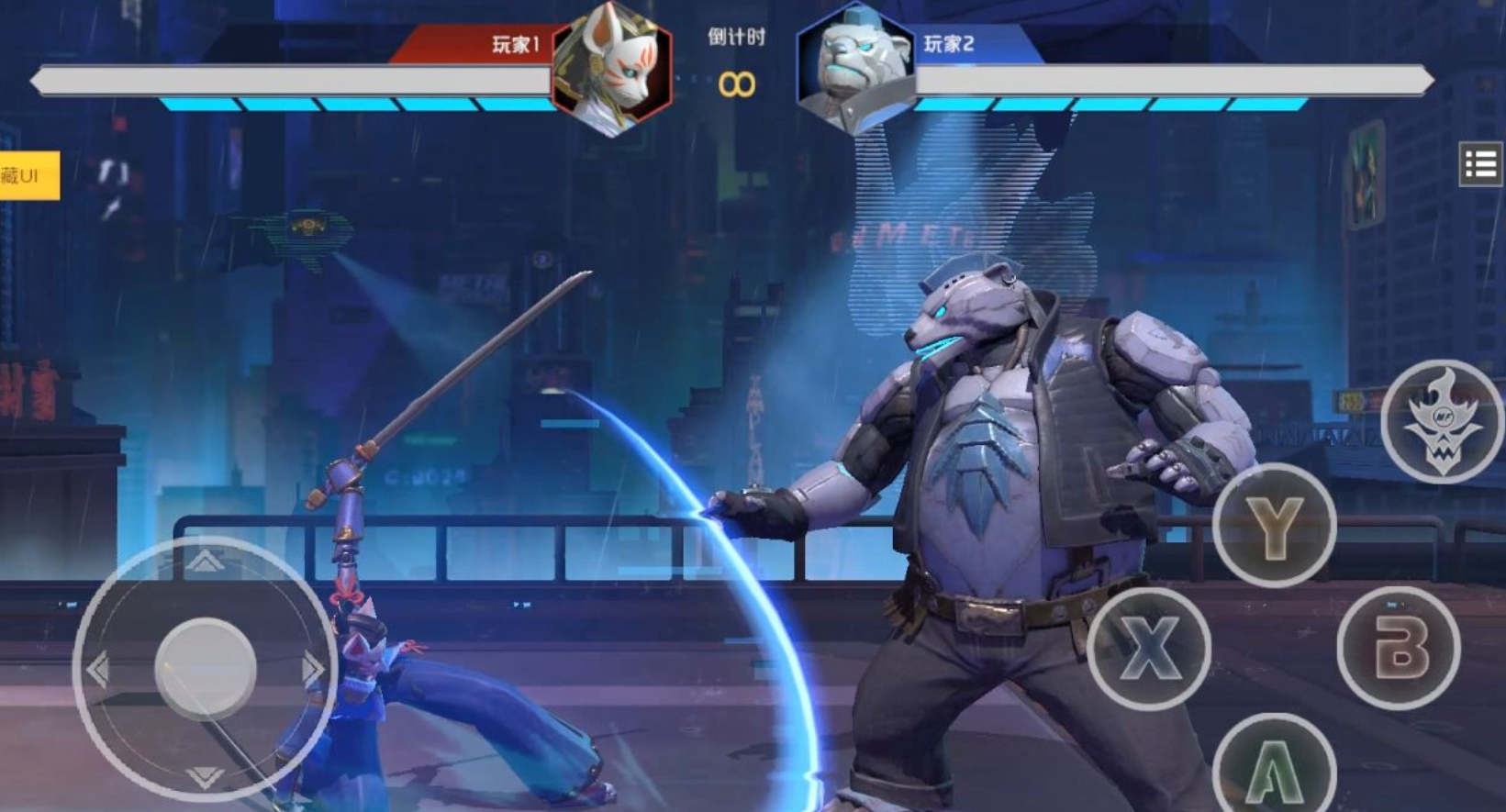1506x812 pixels.
Task: Tap the Y attack button
Action: coord(1274,526)
